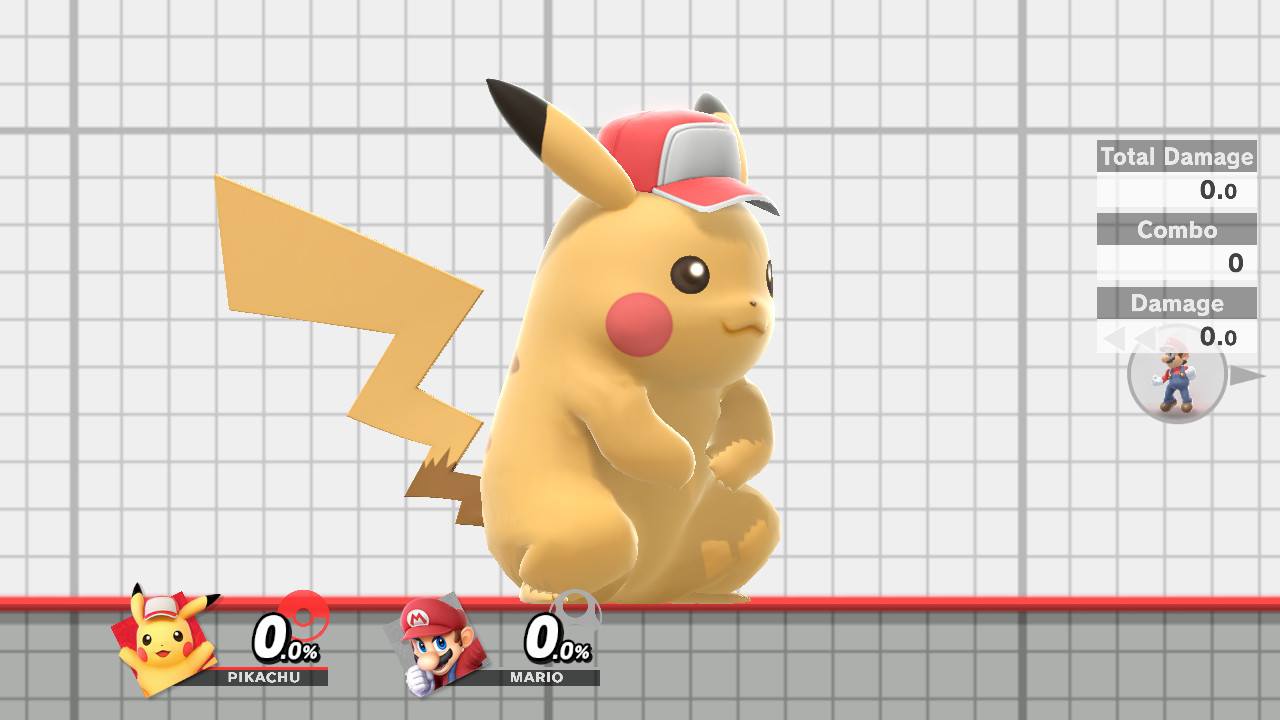Image resolution: width=1280 pixels, height=720 pixels.
Task: Click the Damage panel header
Action: click(x=1176, y=304)
